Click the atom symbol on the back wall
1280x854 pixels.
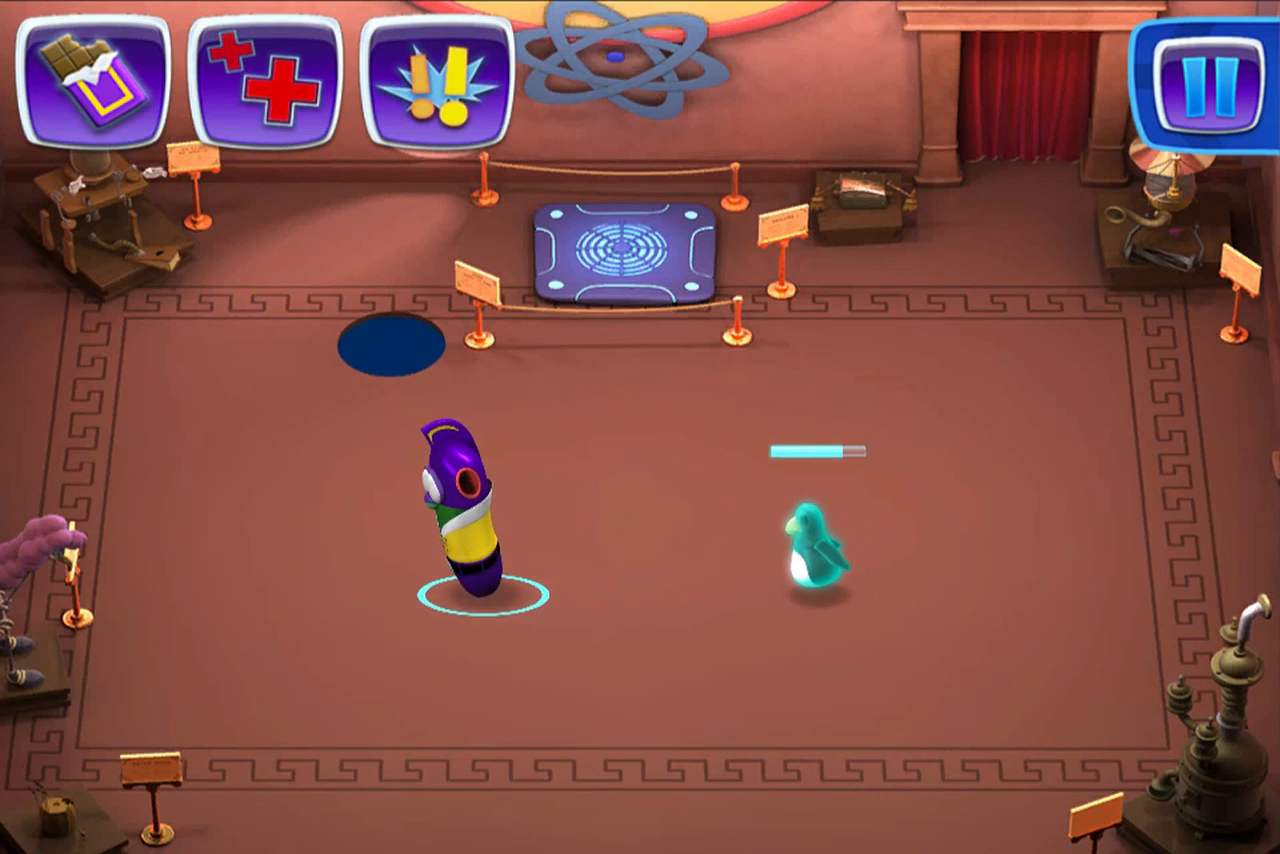pos(615,55)
